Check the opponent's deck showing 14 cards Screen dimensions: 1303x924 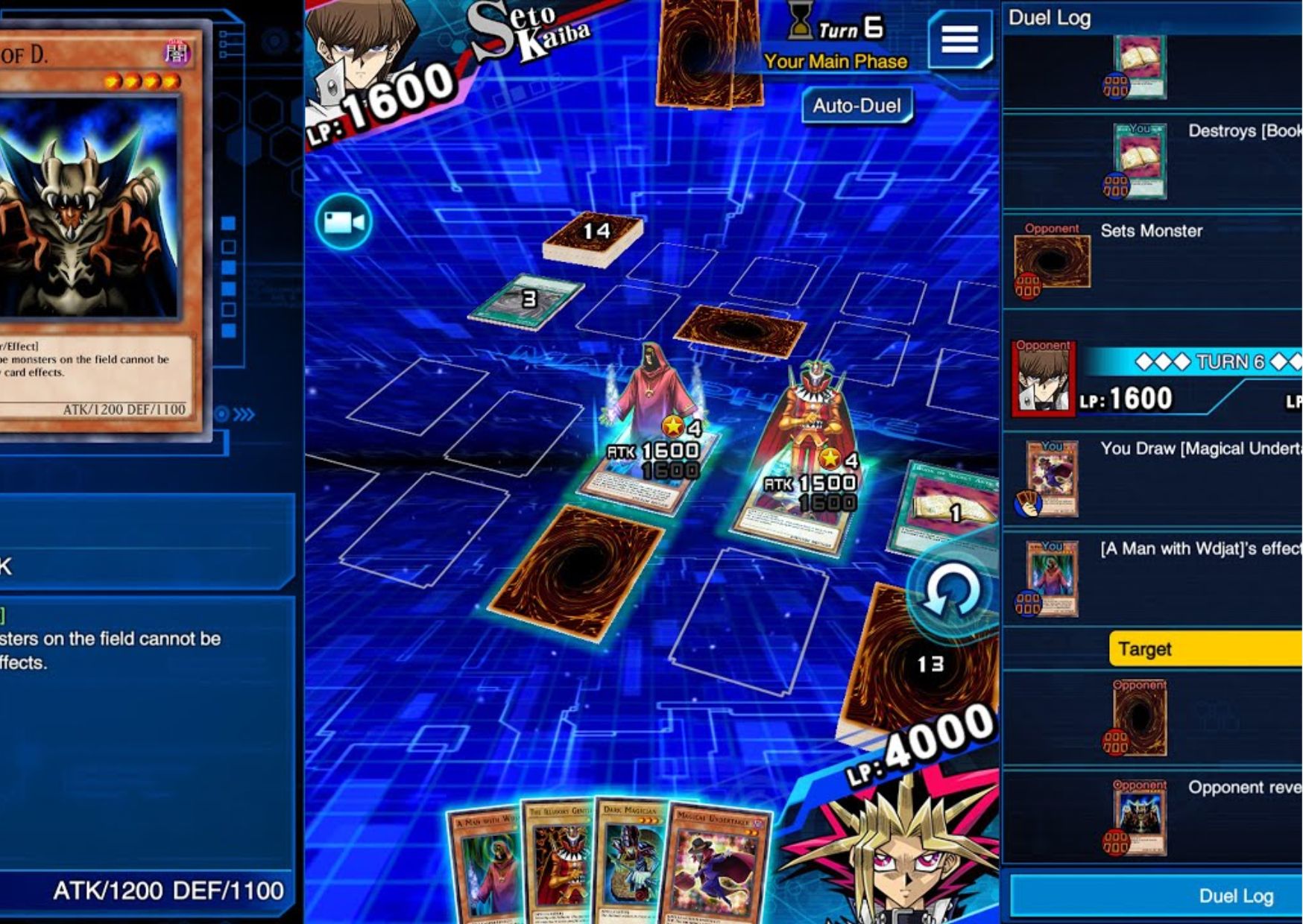coord(593,237)
